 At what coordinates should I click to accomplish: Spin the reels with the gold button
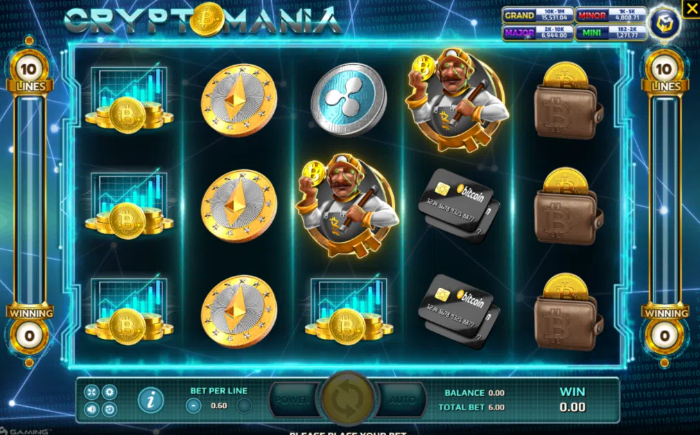tap(349, 399)
